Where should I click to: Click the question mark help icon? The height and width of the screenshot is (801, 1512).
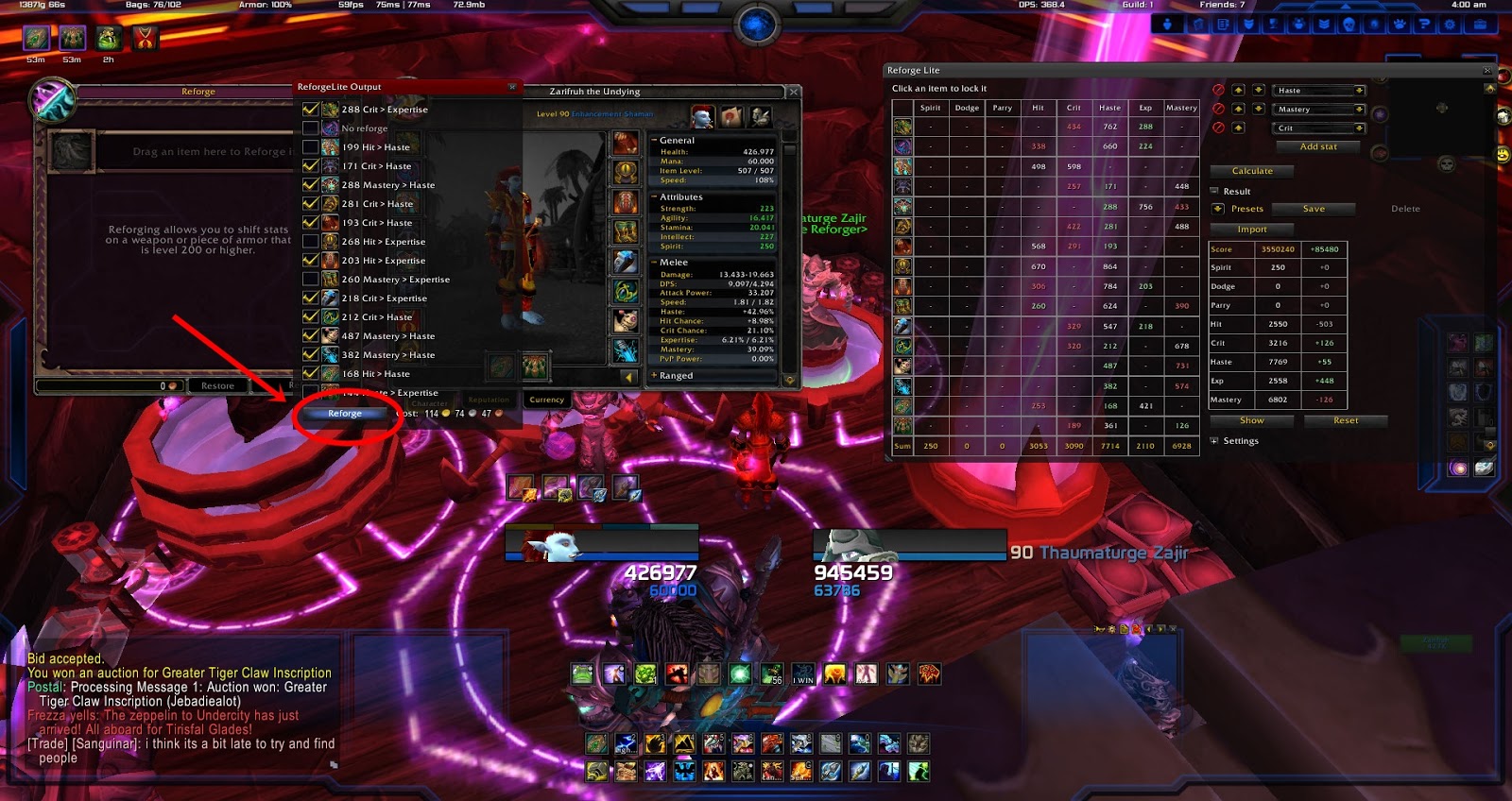click(x=1426, y=24)
